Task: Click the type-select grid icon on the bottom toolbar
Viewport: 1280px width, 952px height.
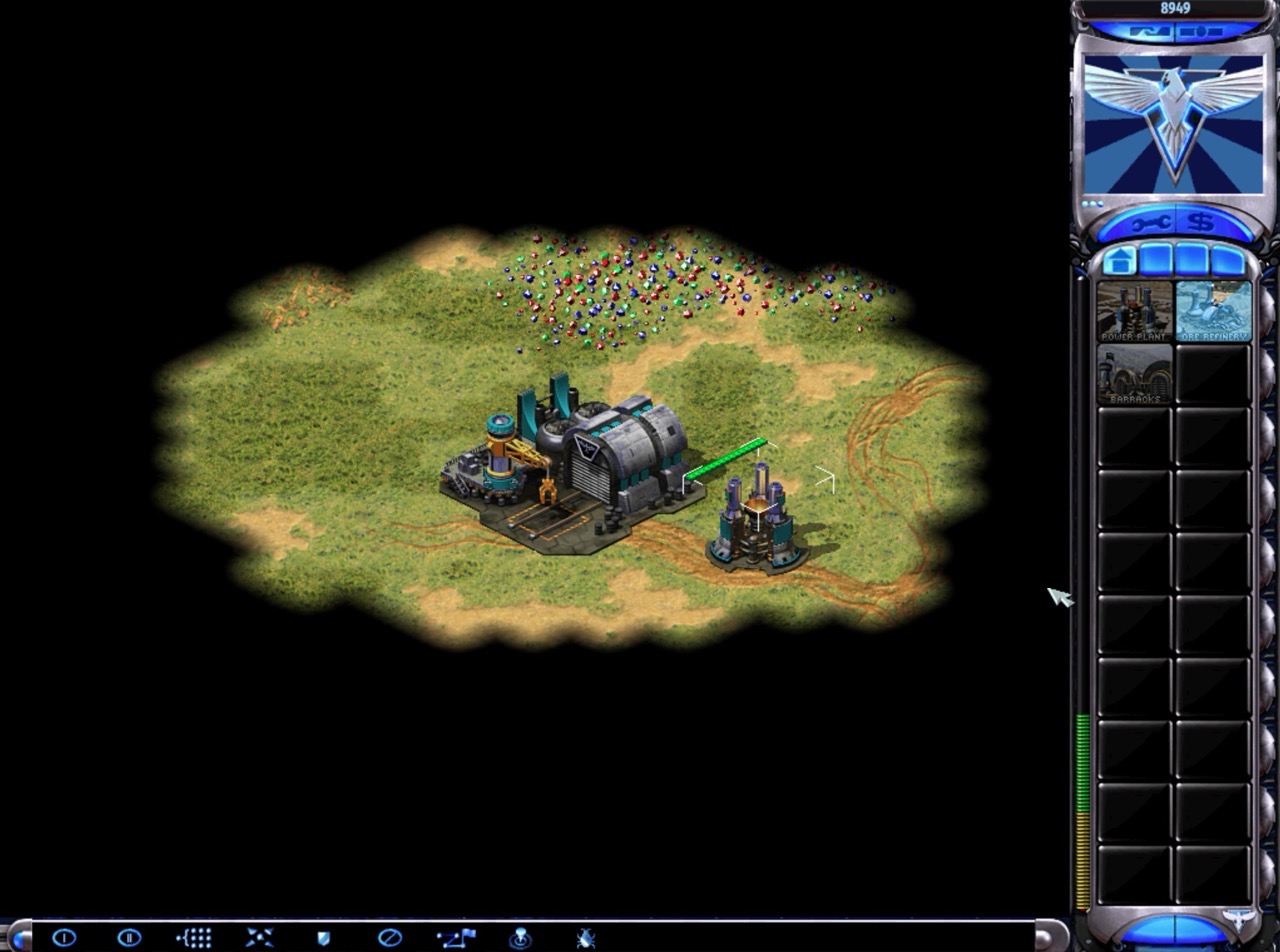Action: pyautogui.click(x=193, y=937)
